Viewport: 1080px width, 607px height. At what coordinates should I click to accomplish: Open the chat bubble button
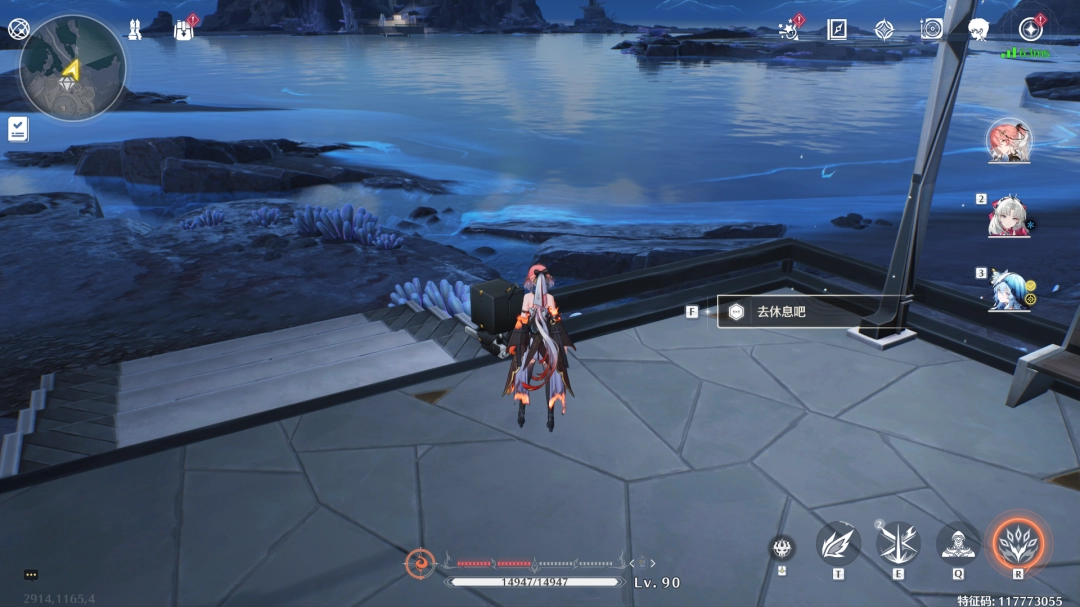tap(31, 575)
